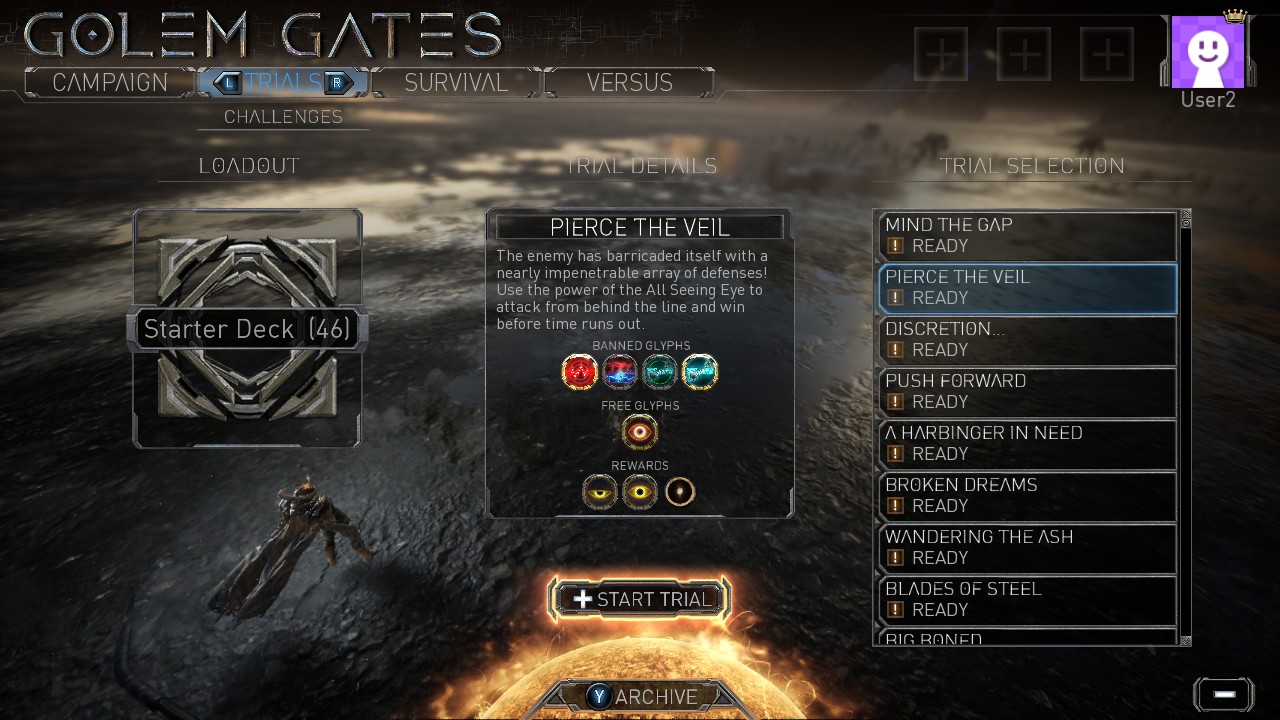Select the Trials tab

point(283,82)
